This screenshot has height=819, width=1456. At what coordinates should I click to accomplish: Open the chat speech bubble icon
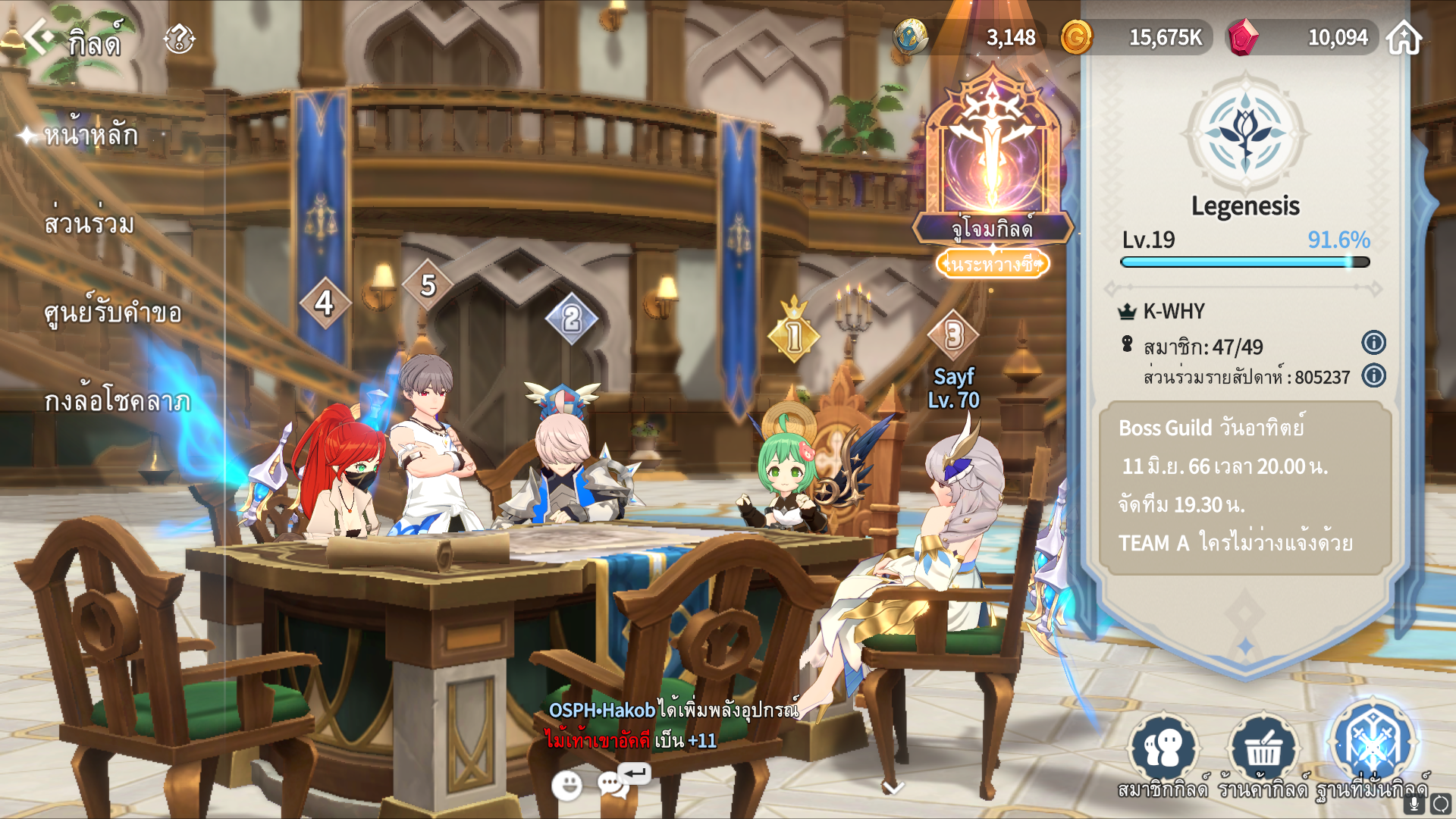pos(613,784)
